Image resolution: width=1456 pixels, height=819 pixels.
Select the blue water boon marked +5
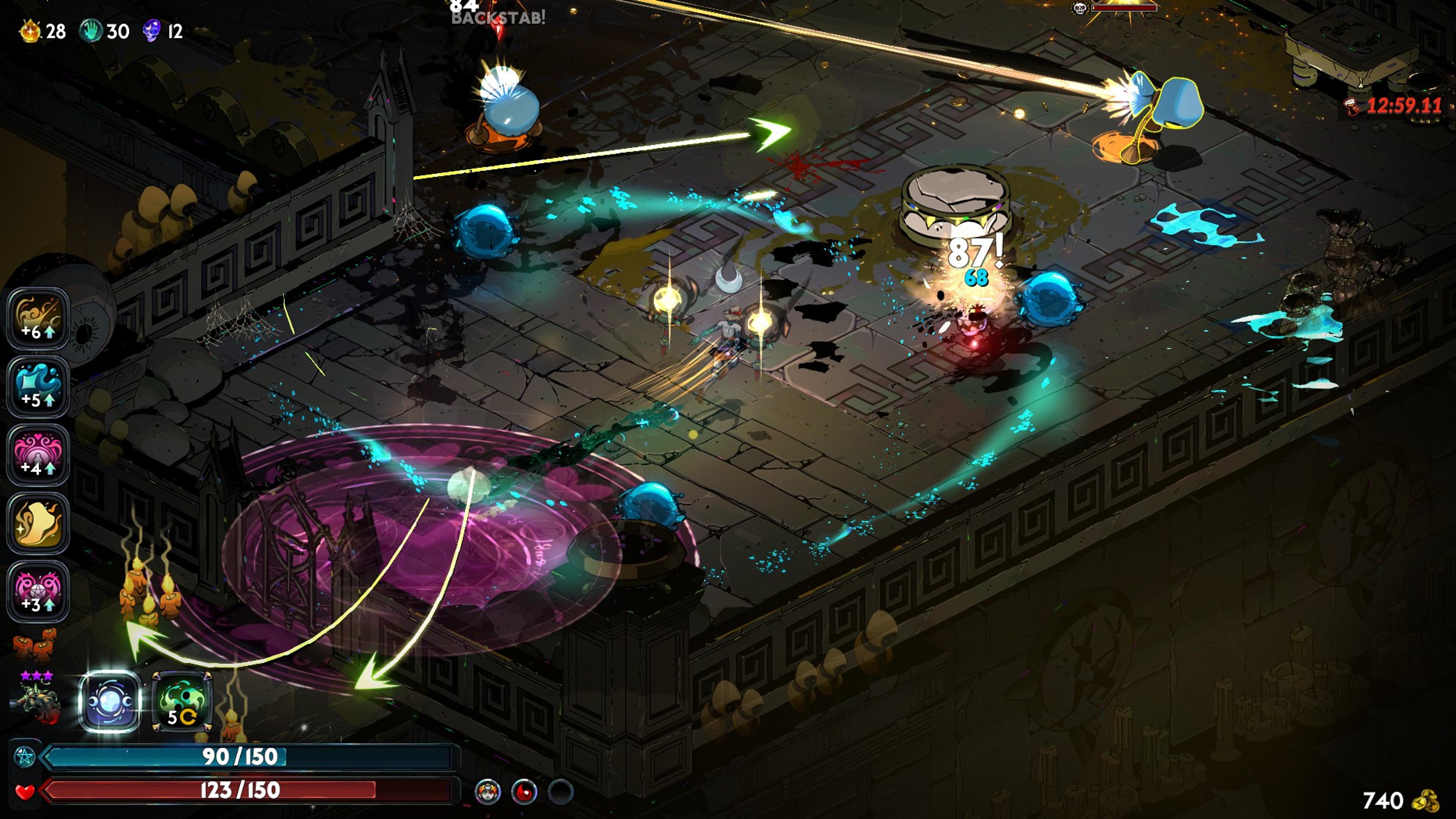click(x=38, y=387)
